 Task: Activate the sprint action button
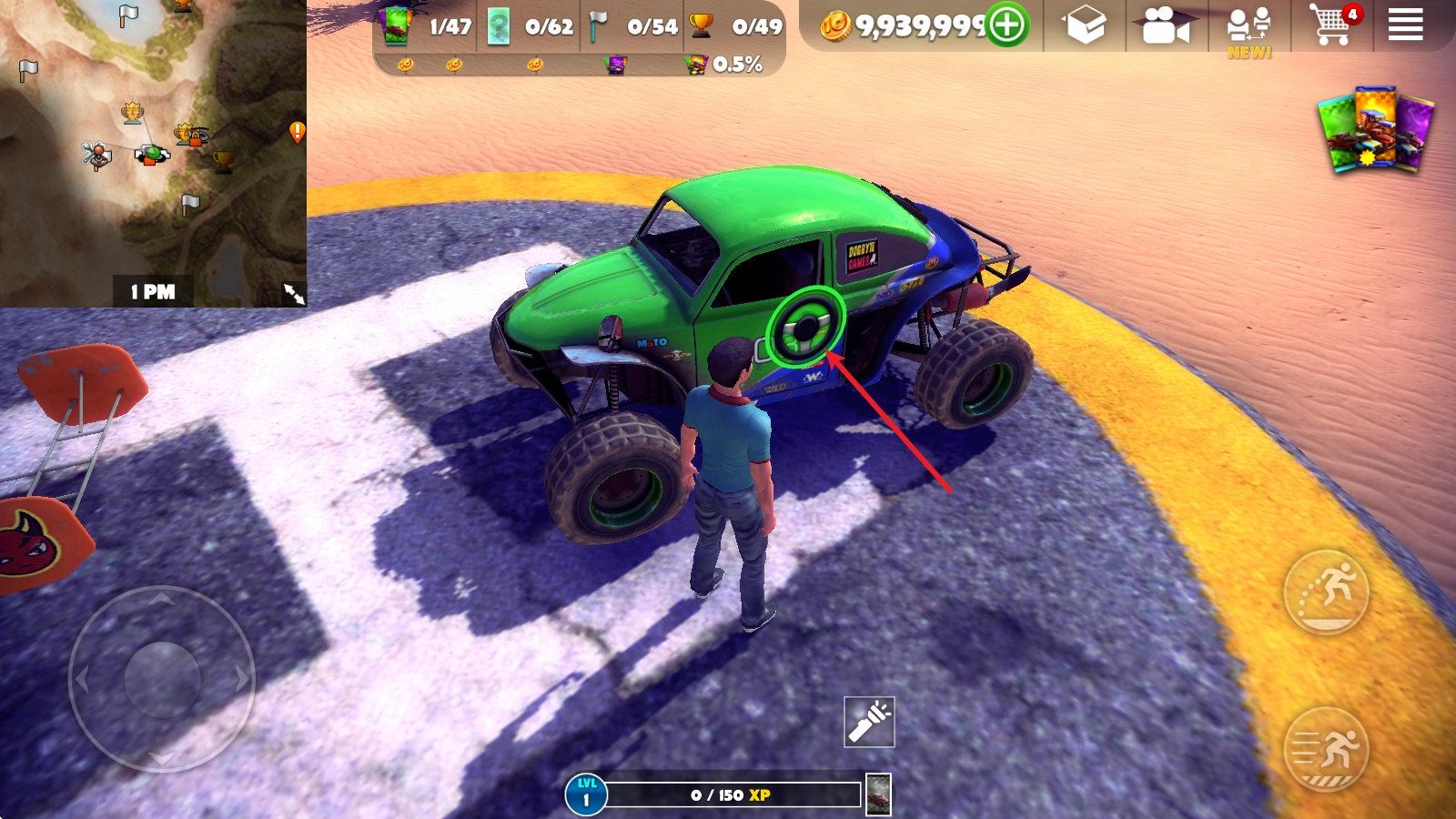tap(1326, 750)
